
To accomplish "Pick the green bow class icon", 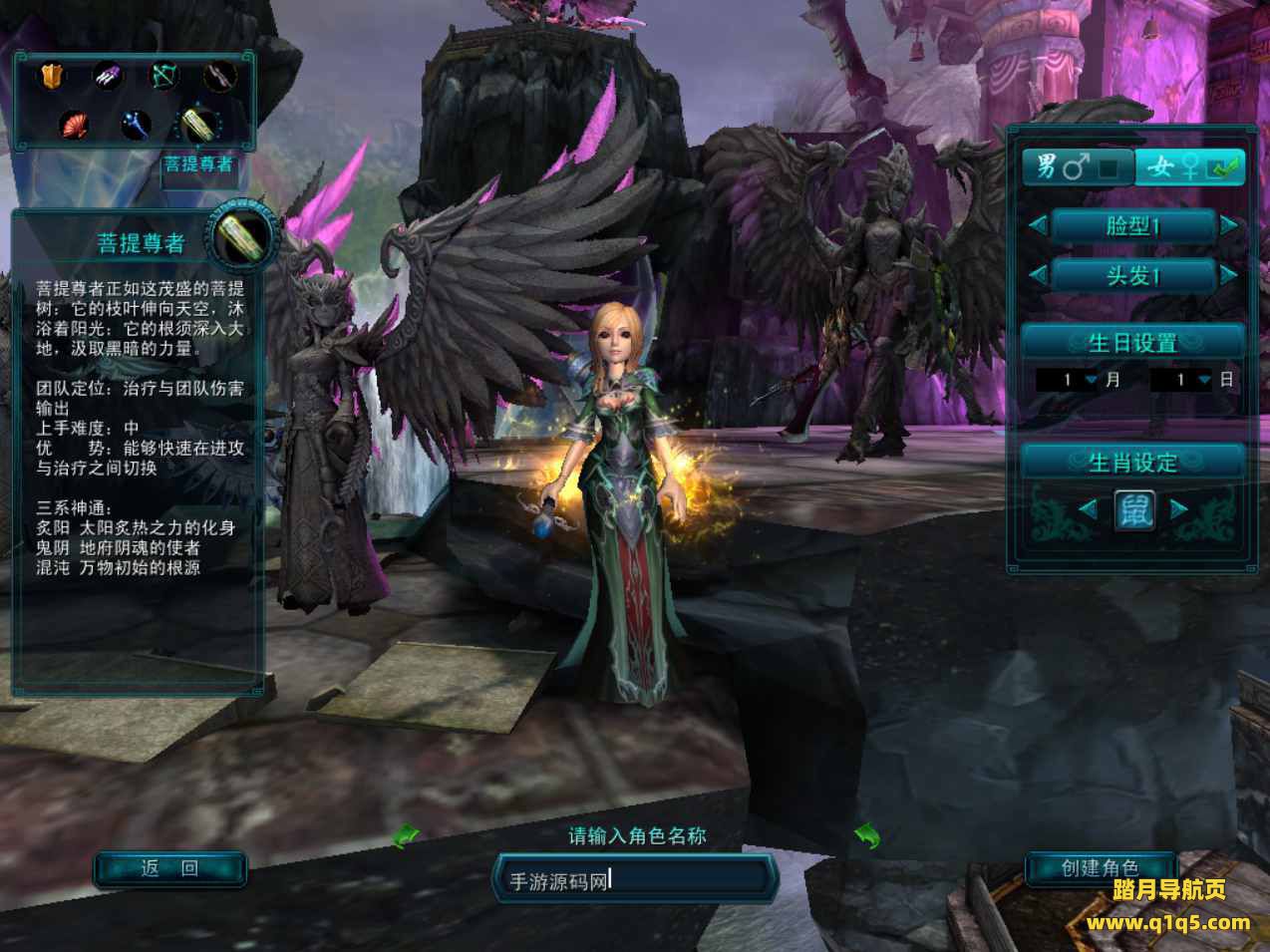I will [x=163, y=76].
